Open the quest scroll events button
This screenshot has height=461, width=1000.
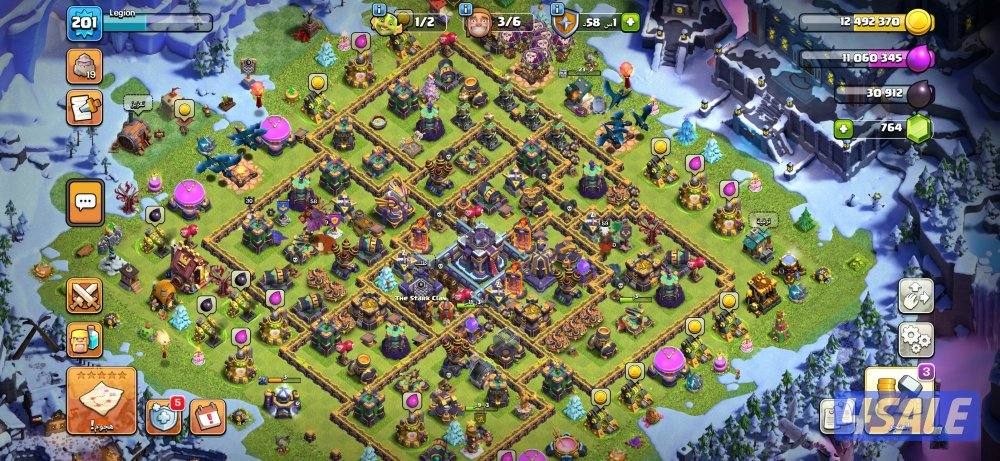tap(84, 107)
